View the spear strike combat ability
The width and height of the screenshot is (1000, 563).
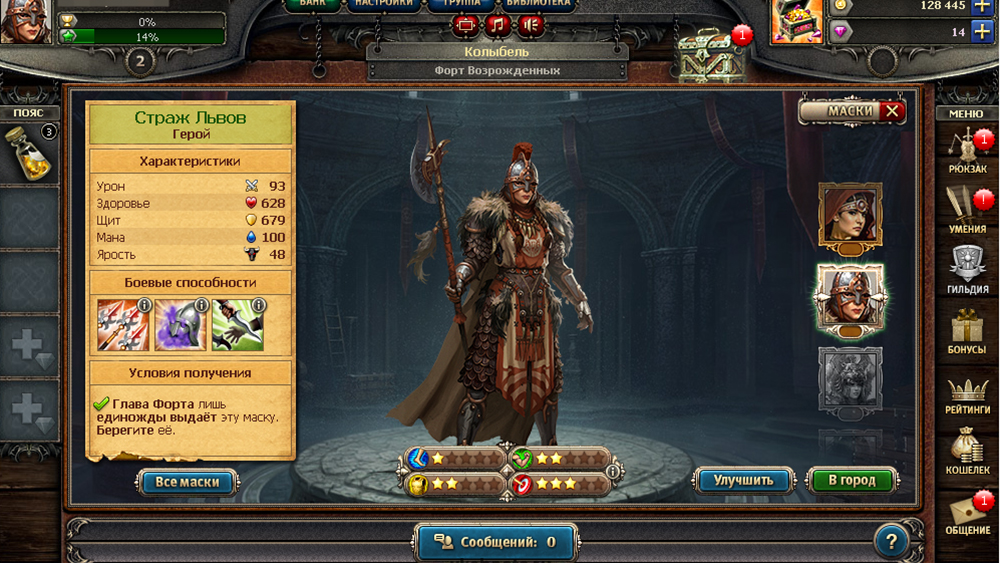123,325
